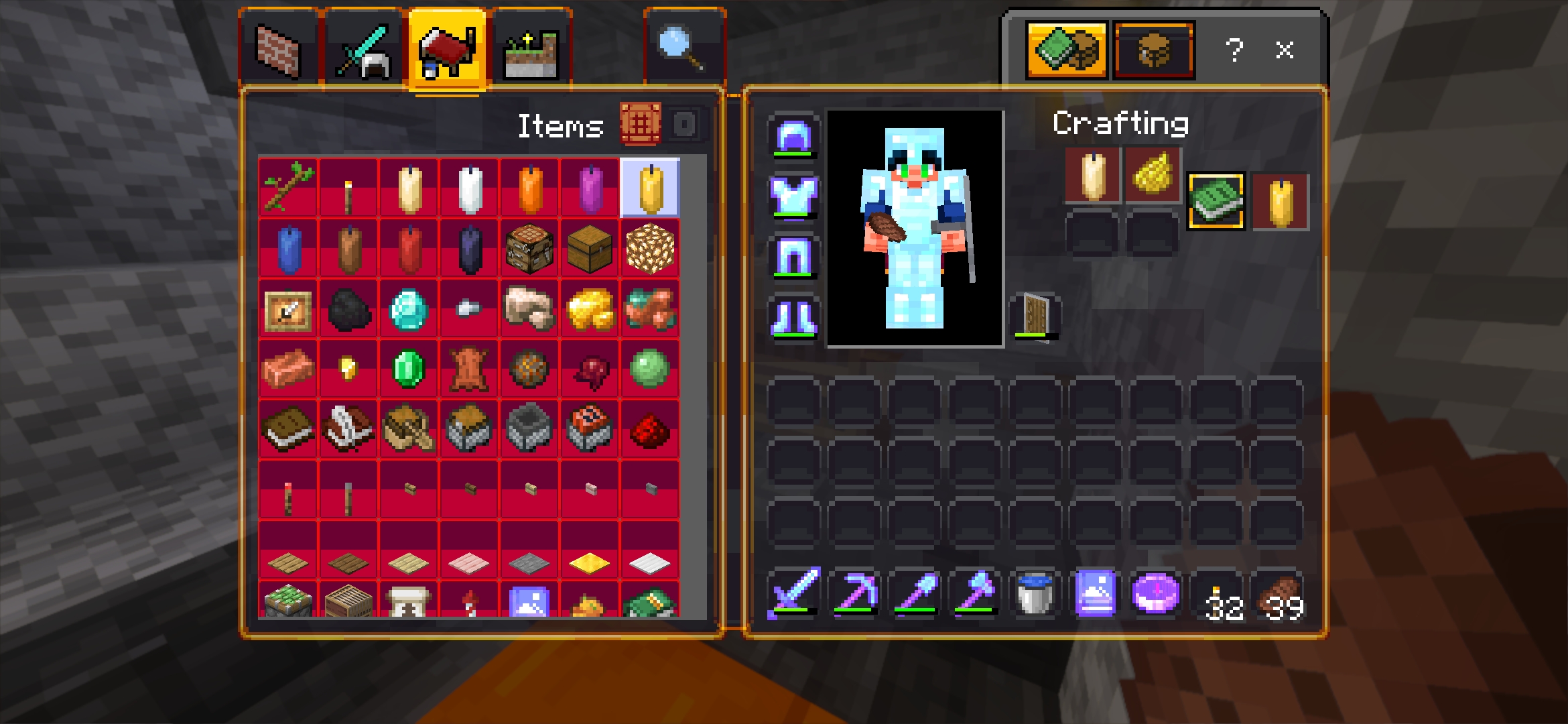Close the inventory with the X button

pyautogui.click(x=1284, y=50)
